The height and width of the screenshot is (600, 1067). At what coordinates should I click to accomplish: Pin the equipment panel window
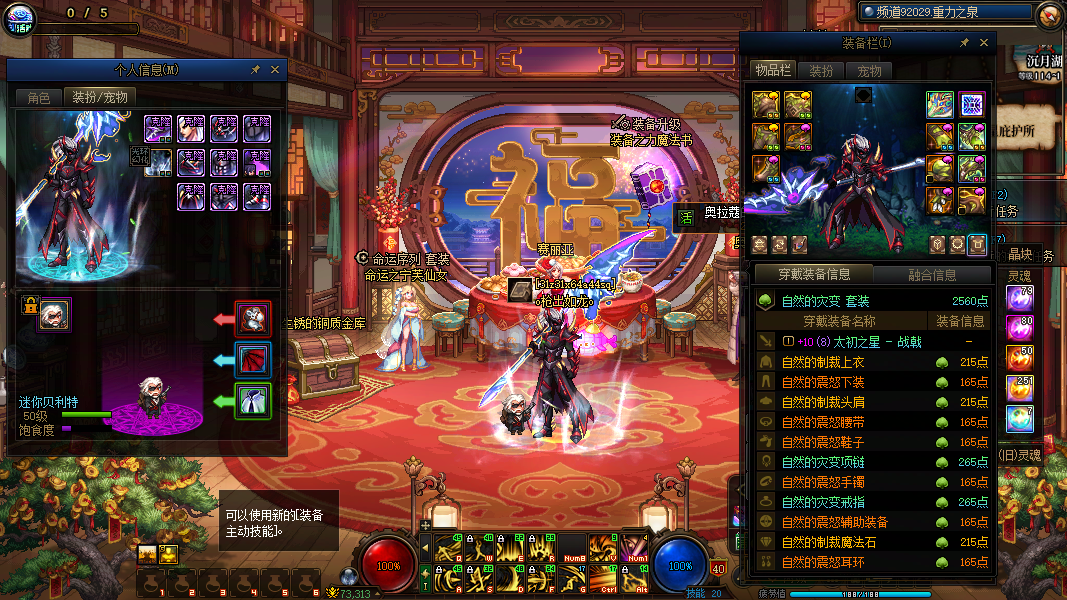pyautogui.click(x=964, y=43)
